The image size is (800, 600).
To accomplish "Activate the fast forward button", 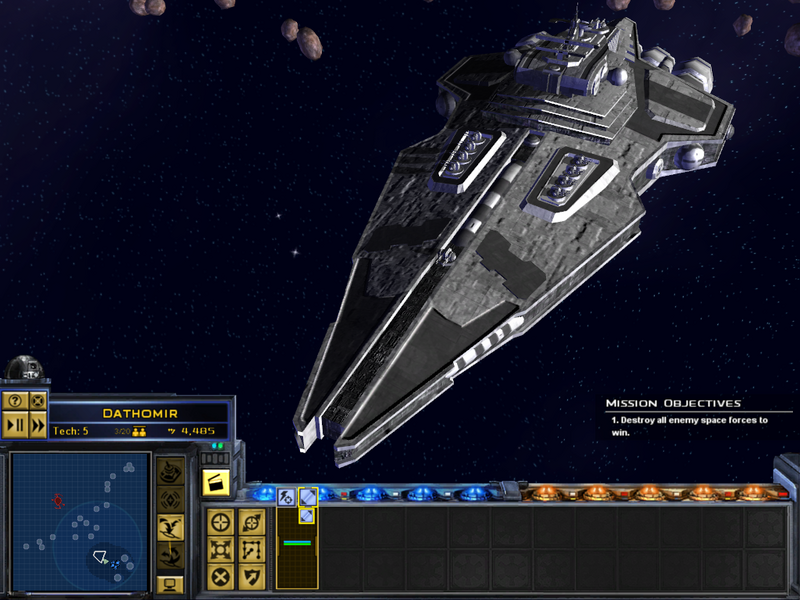I will coord(38,425).
